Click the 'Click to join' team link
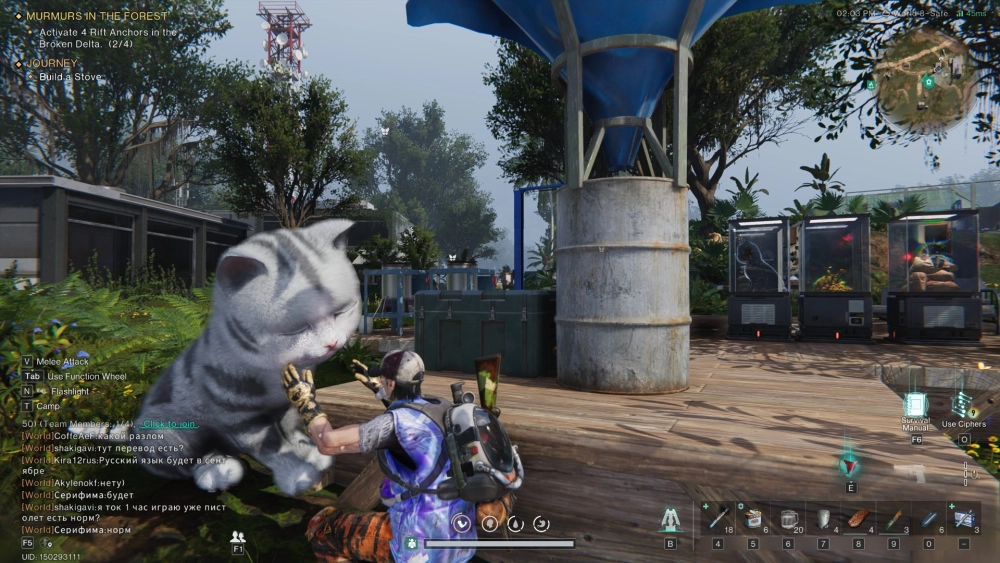The width and height of the screenshot is (1000, 563). pyautogui.click(x=168, y=424)
